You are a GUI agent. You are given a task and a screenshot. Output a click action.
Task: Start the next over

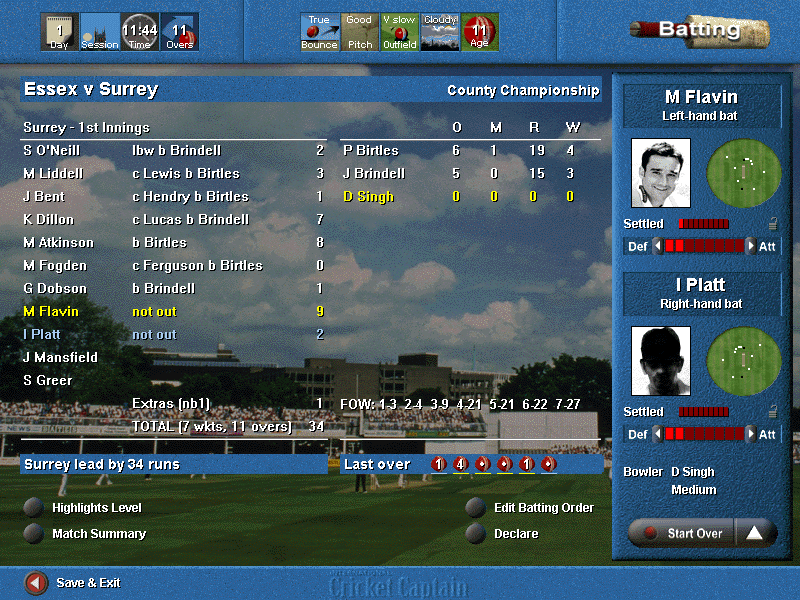[682, 533]
